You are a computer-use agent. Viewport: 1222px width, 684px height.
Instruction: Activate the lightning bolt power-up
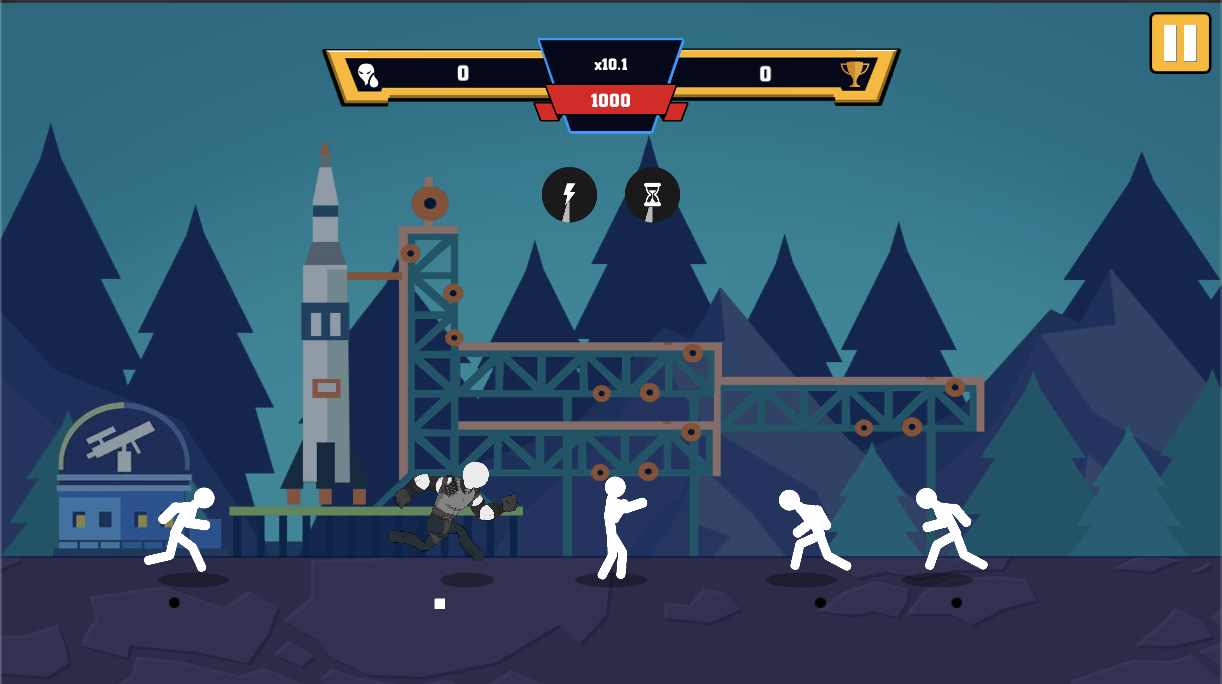coord(569,195)
